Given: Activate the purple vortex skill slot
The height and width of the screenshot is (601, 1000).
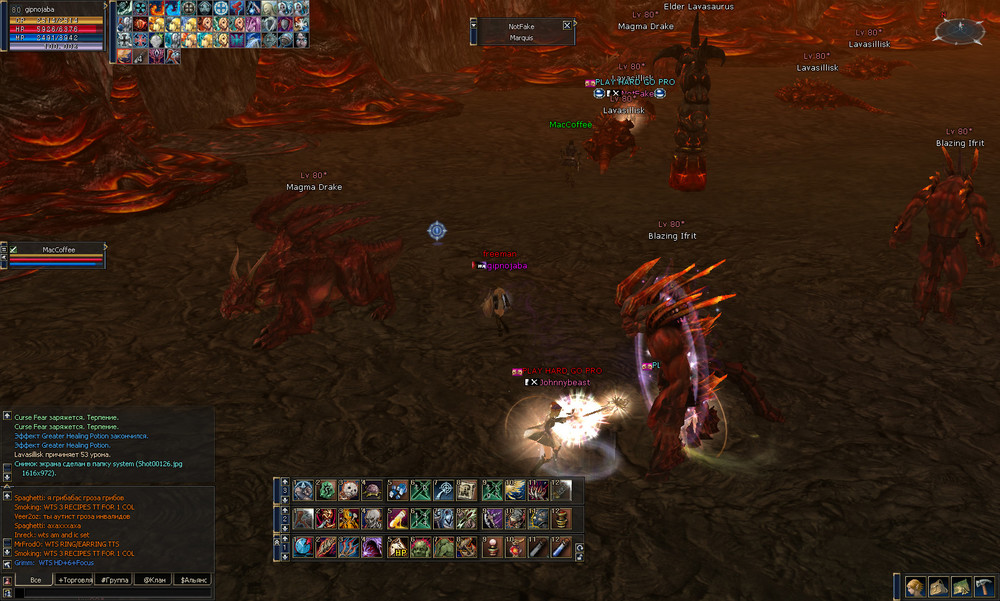Looking at the screenshot, I should (373, 547).
